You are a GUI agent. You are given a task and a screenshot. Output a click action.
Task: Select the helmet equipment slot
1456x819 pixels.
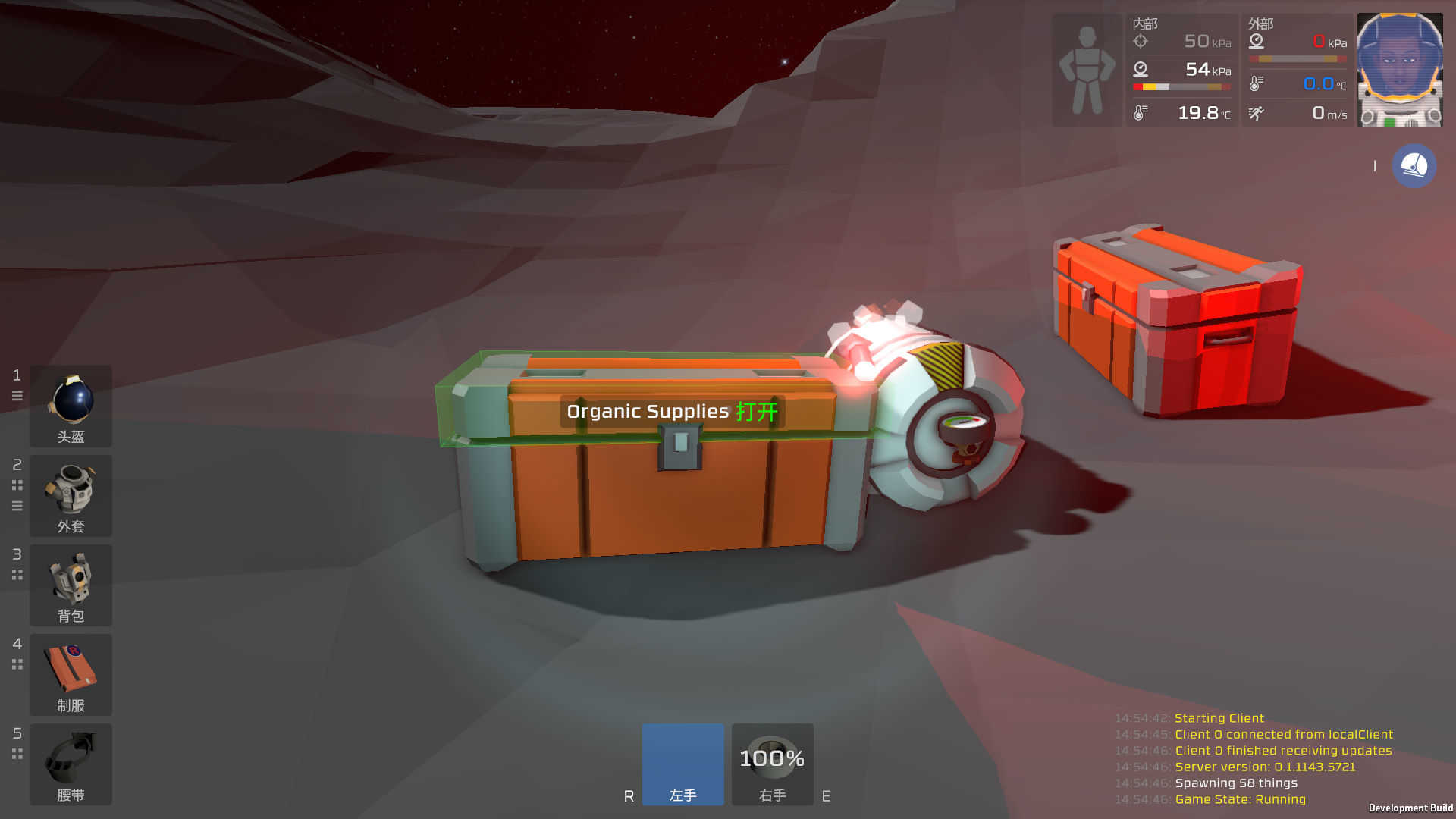[x=71, y=406]
